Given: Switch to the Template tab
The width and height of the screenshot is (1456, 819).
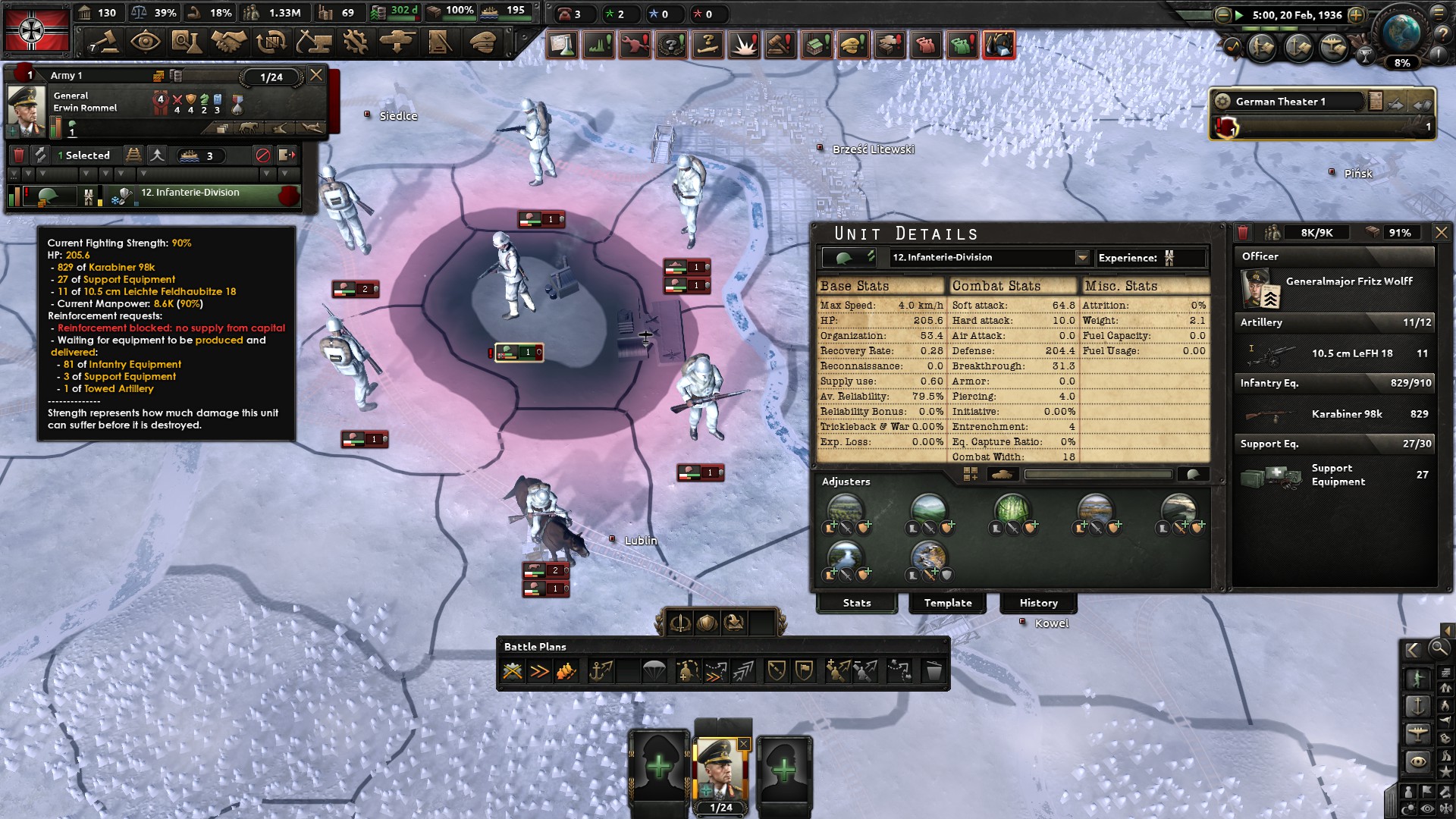Looking at the screenshot, I should (948, 603).
